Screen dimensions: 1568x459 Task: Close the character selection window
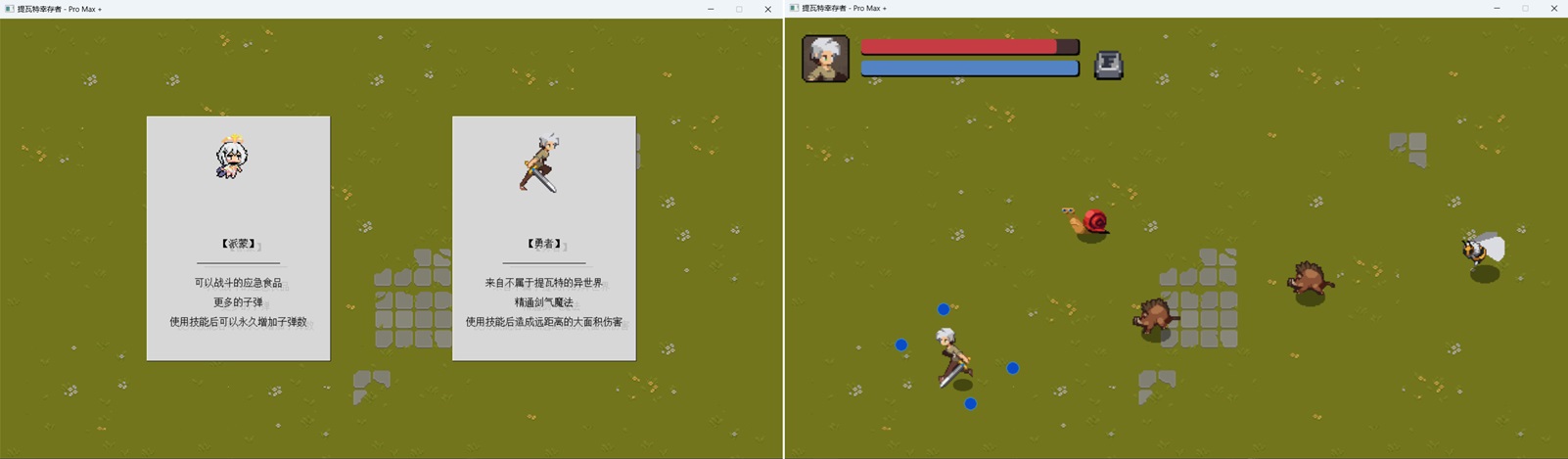[x=767, y=9]
